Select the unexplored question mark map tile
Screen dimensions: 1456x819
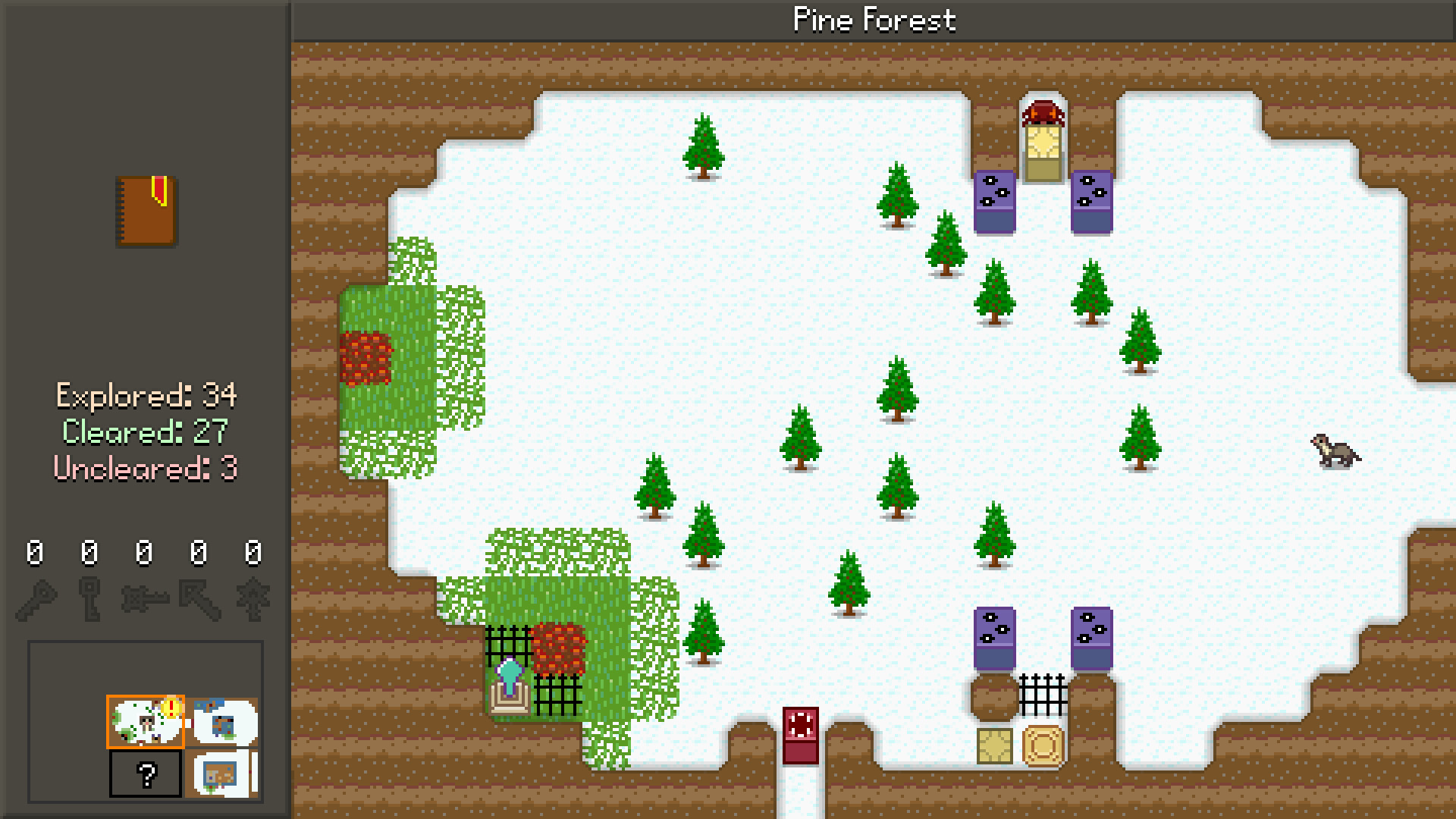tap(146, 775)
